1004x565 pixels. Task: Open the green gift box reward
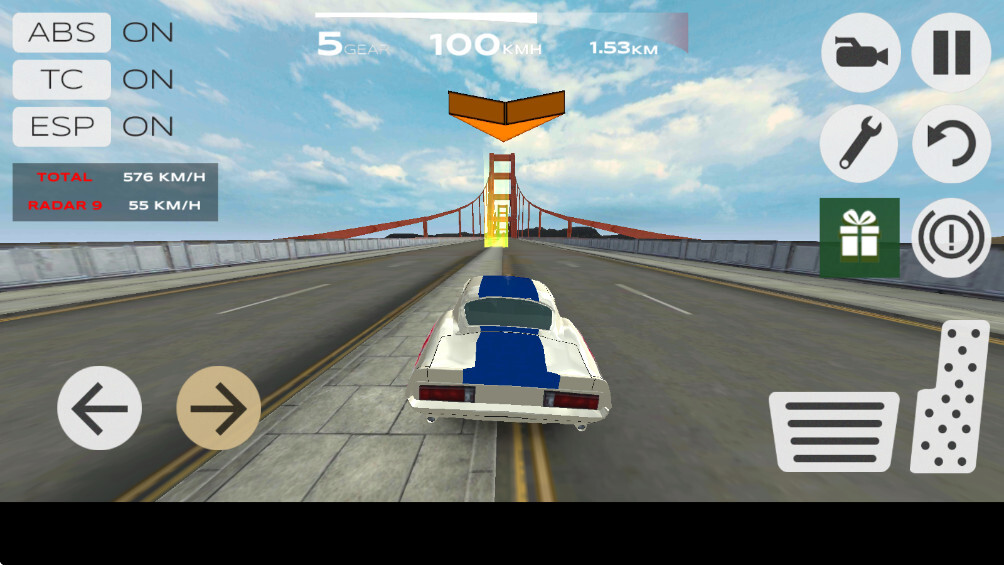point(859,238)
